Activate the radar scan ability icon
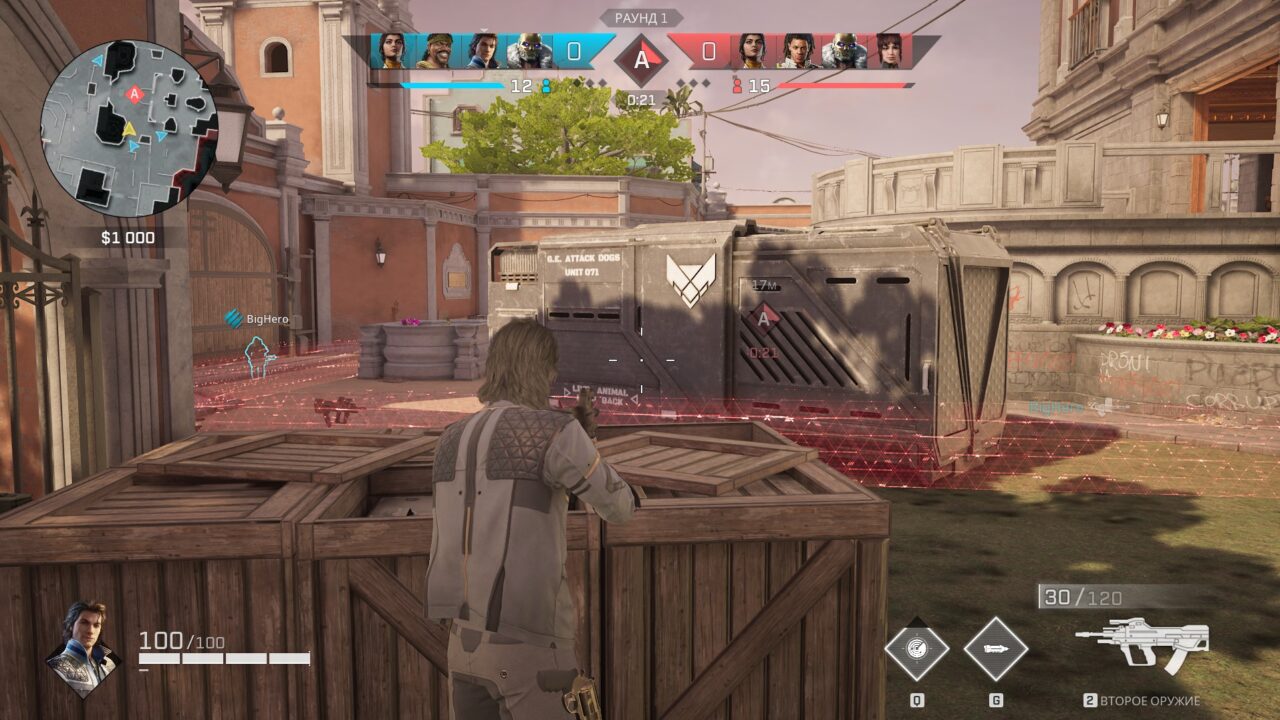 click(916, 649)
